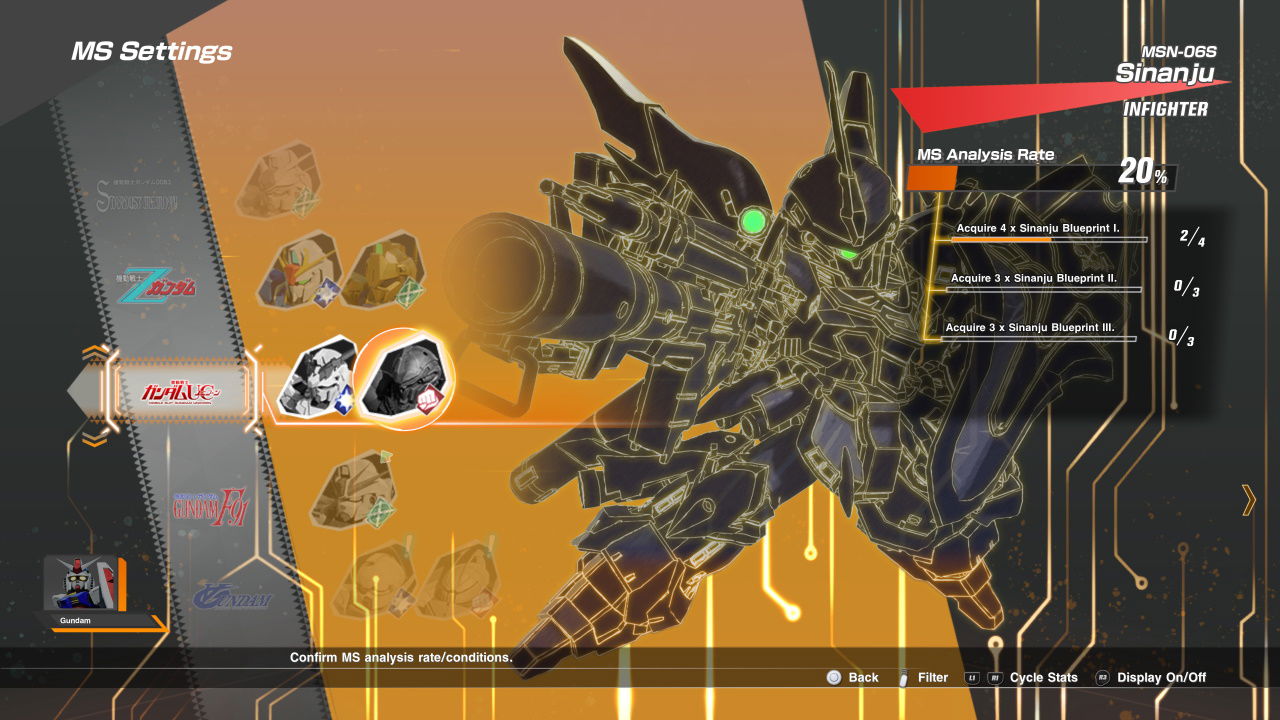1280x720 pixels.
Task: Select the highlighted Sinanju head icon
Action: pos(404,379)
